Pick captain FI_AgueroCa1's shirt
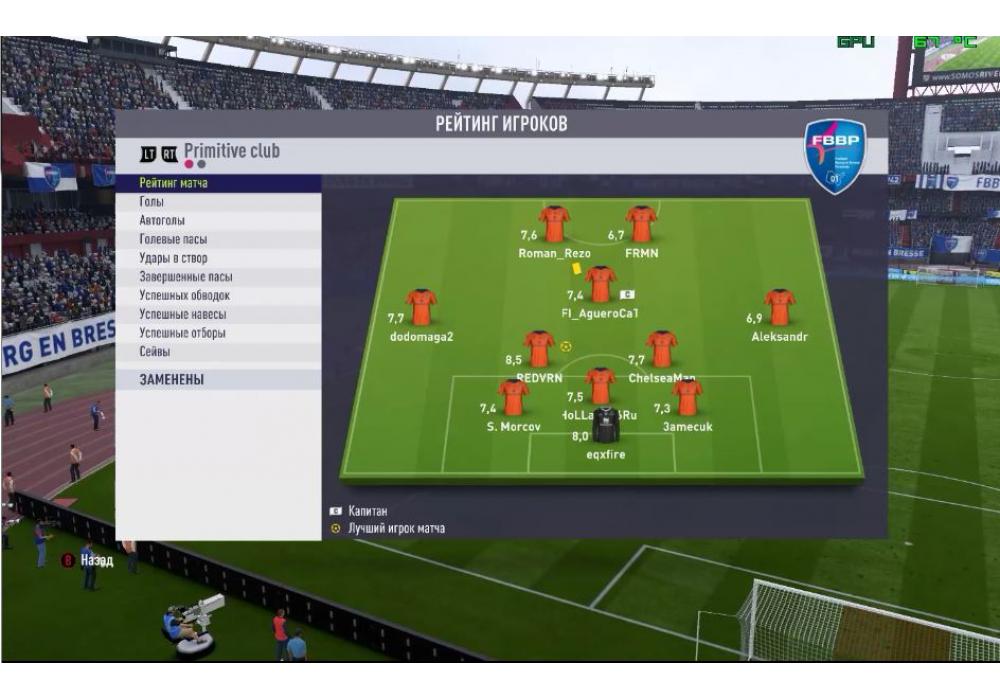The image size is (1000, 700). pyautogui.click(x=600, y=284)
